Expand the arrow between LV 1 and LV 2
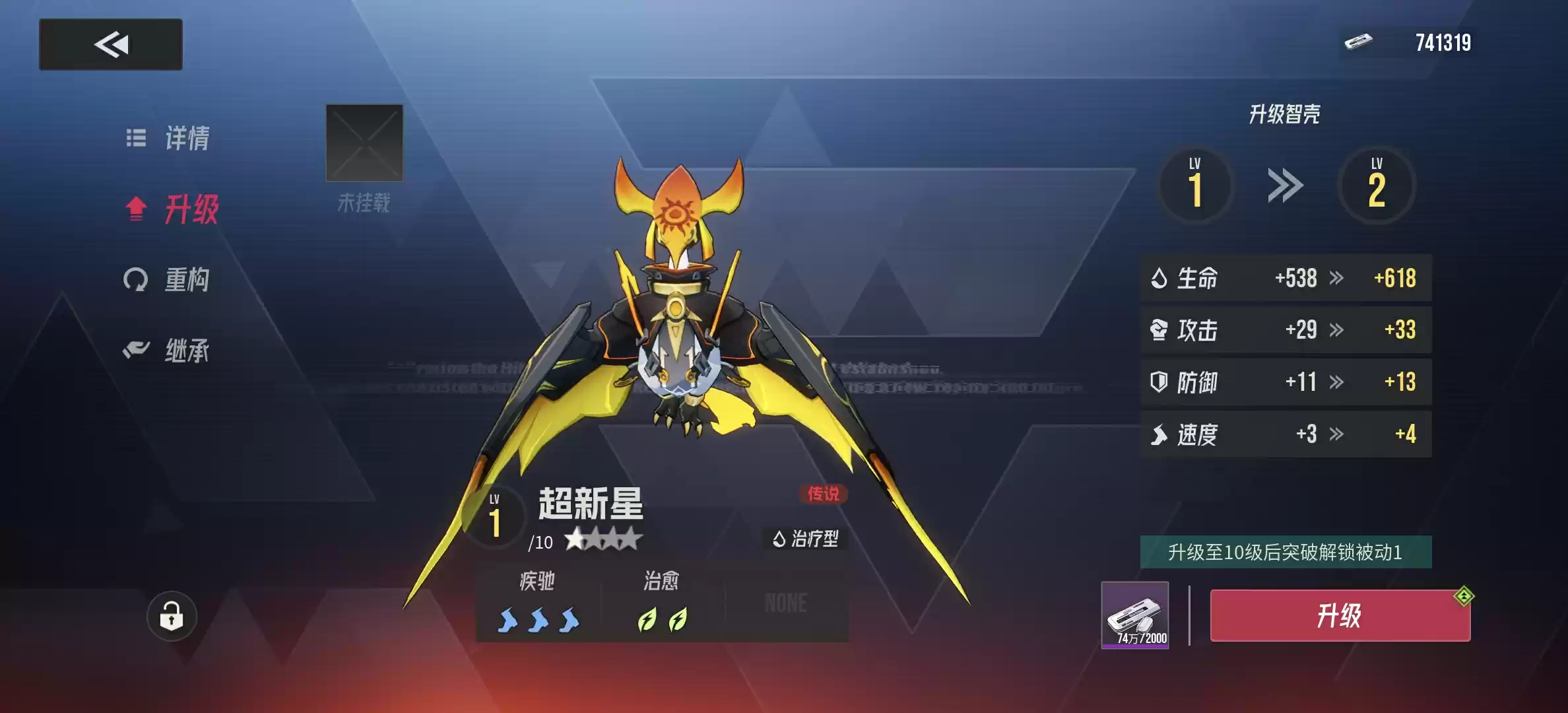Viewport: 1568px width, 713px height. pyautogui.click(x=1286, y=185)
